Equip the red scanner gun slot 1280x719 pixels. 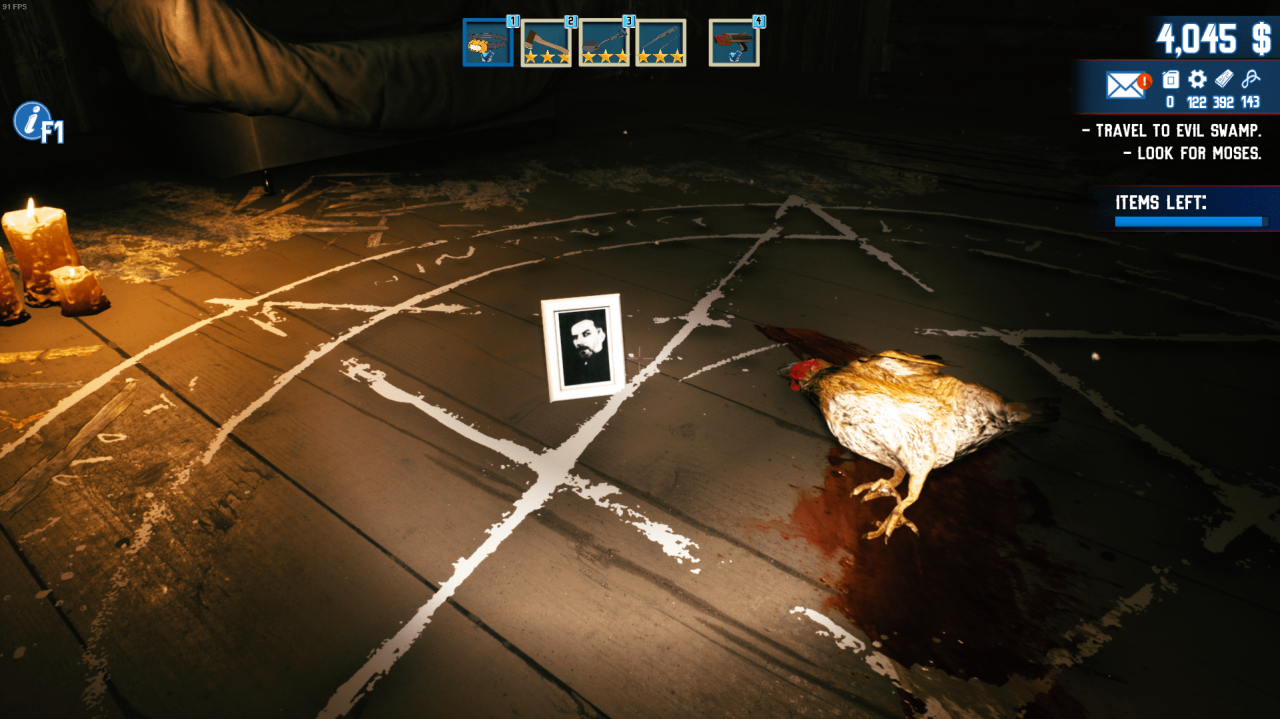coord(734,43)
